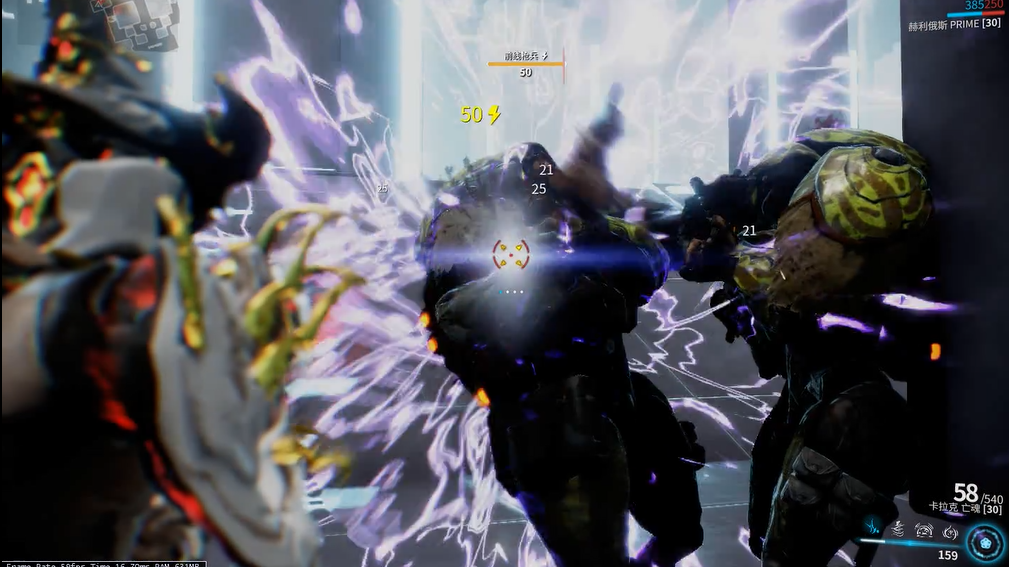Screen dimensions: 1009x567
Task: Click the minimap in the top-left corner
Action: click(135, 18)
